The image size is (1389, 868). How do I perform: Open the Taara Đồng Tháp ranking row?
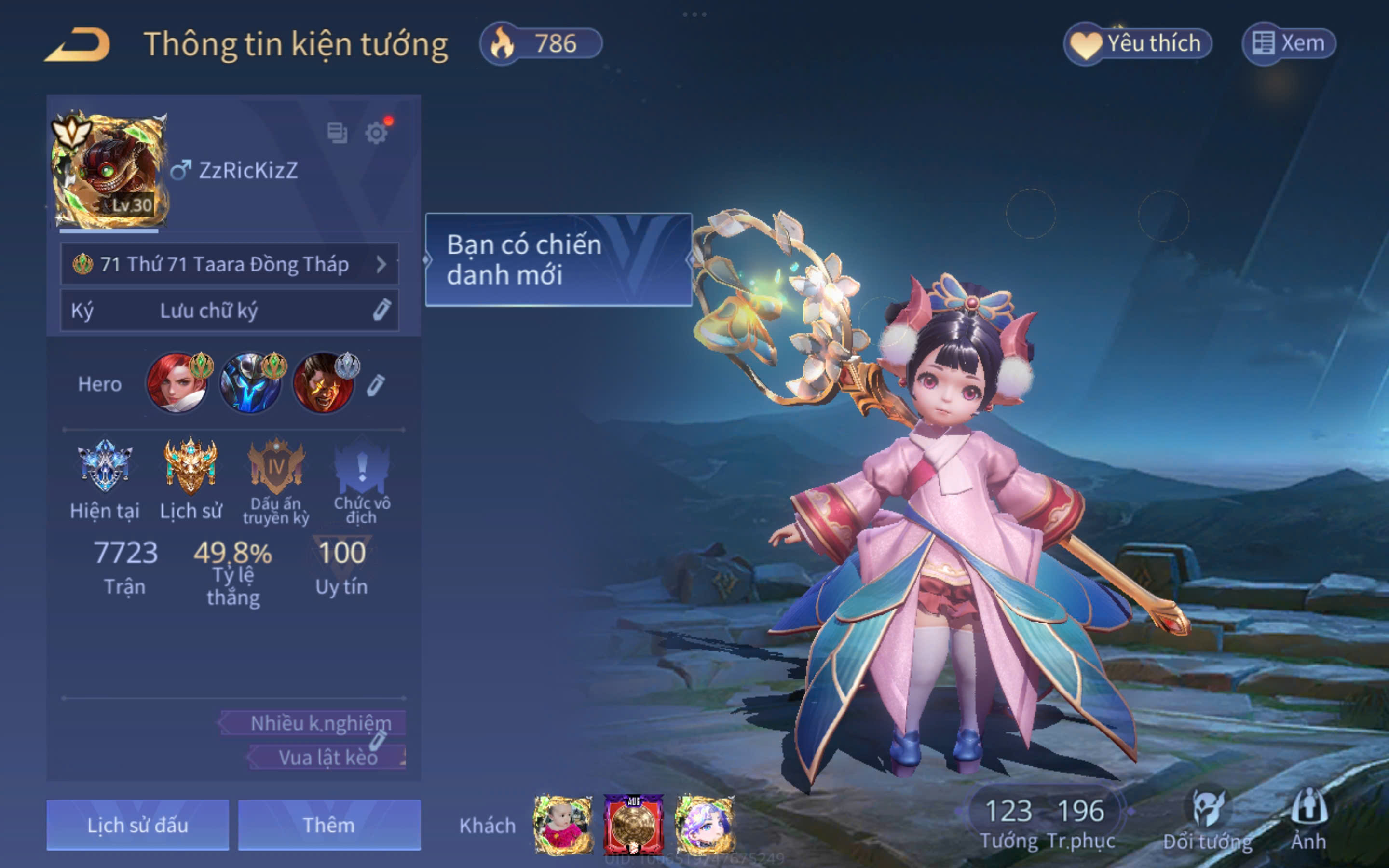point(229,264)
